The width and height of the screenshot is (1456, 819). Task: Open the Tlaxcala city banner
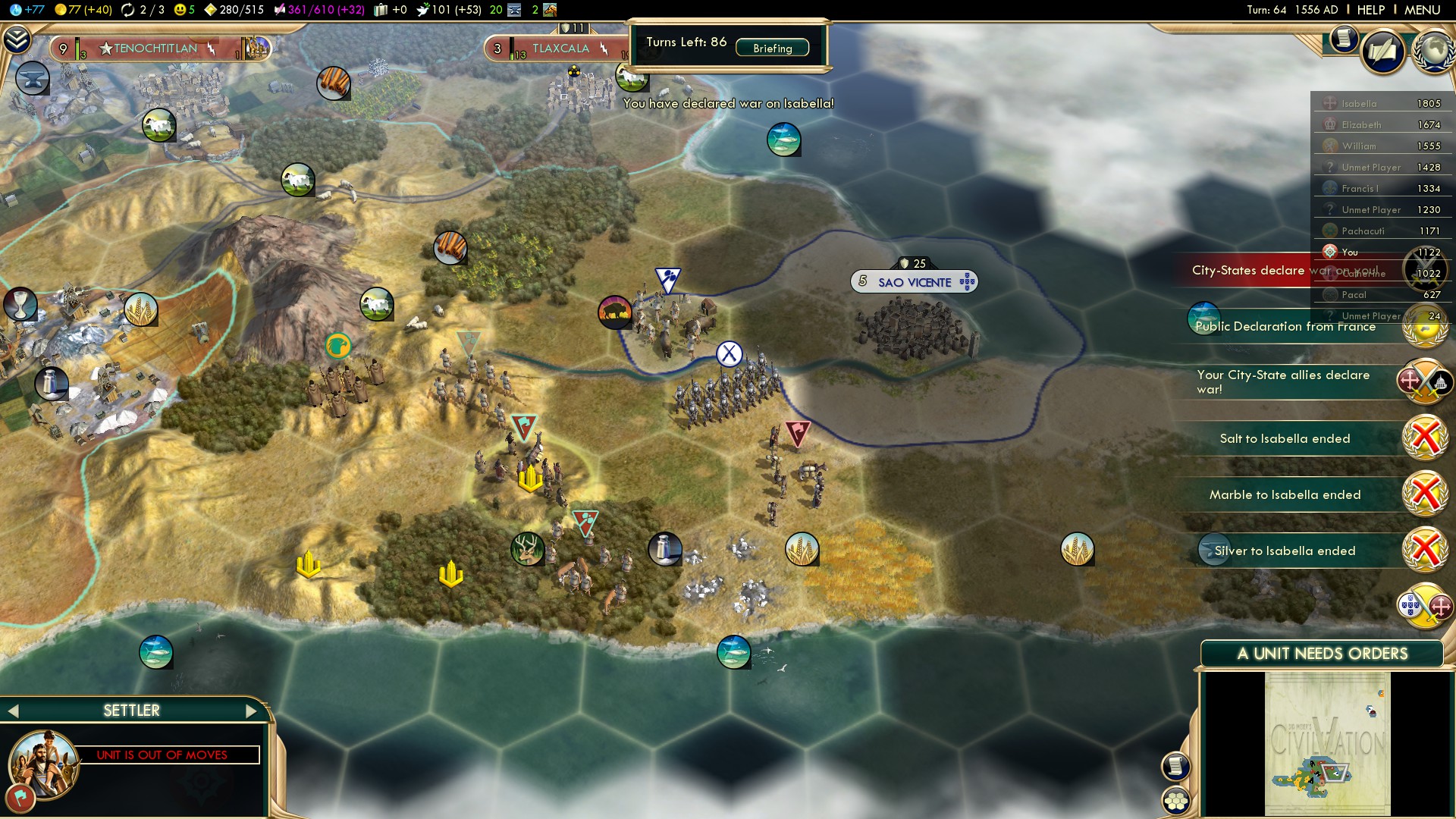[560, 49]
